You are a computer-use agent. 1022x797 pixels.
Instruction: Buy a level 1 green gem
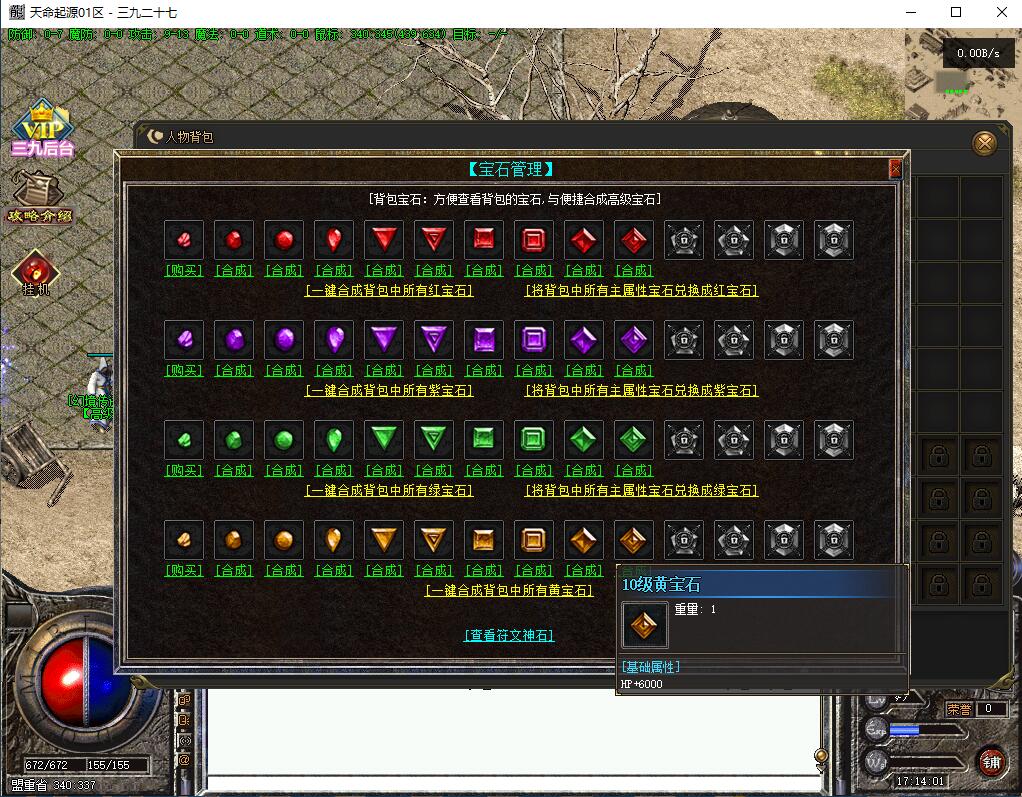184,470
